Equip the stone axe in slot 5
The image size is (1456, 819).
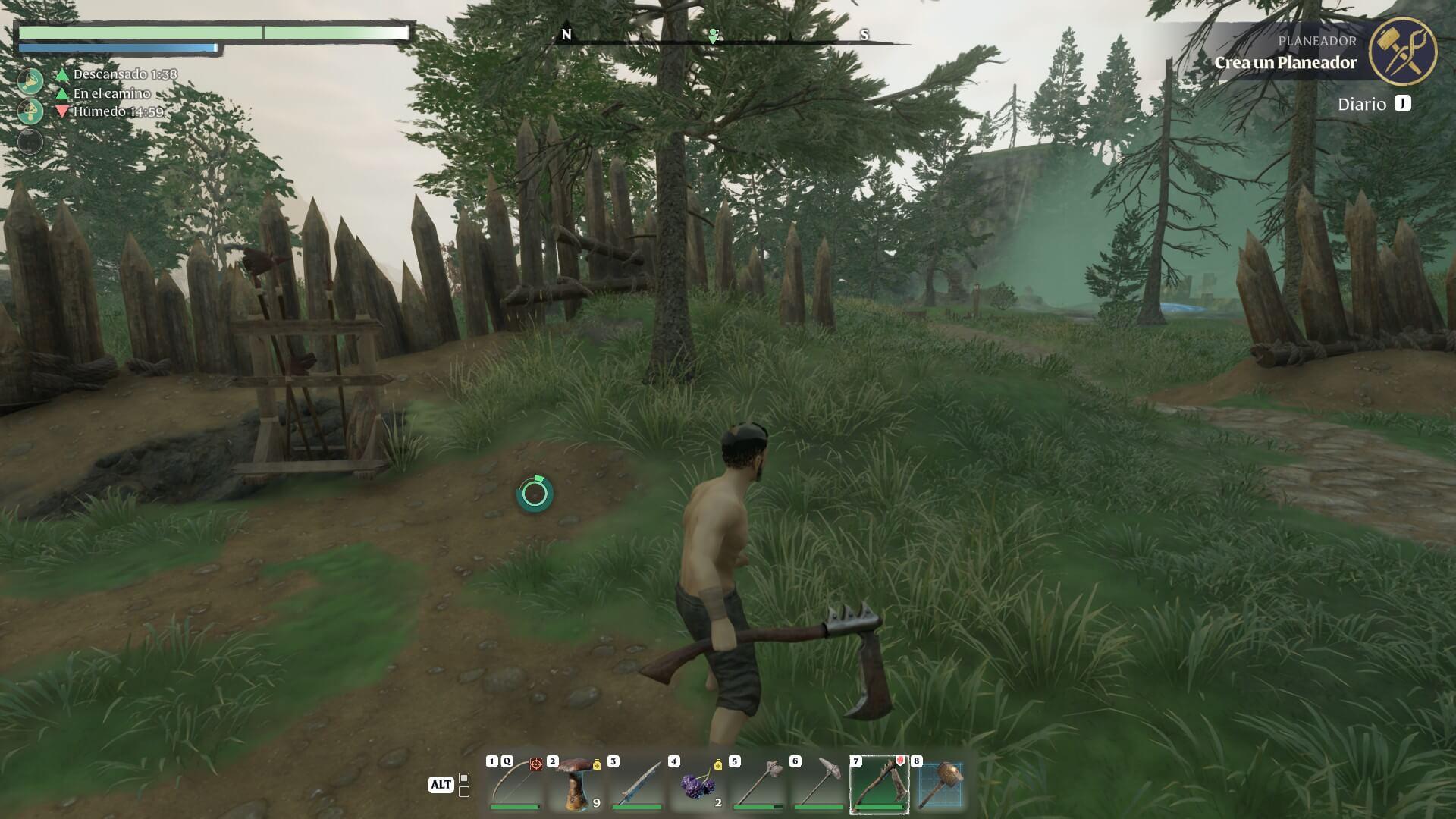coord(758,784)
